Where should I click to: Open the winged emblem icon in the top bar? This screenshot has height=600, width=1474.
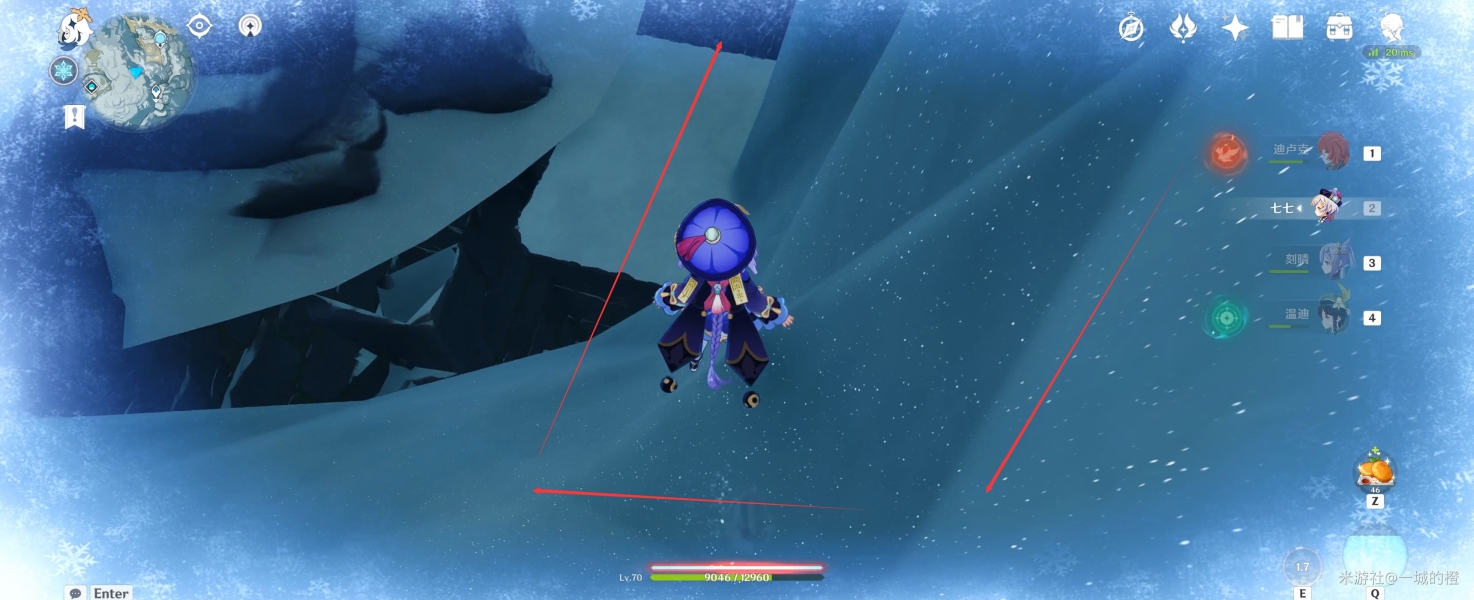[x=1183, y=28]
